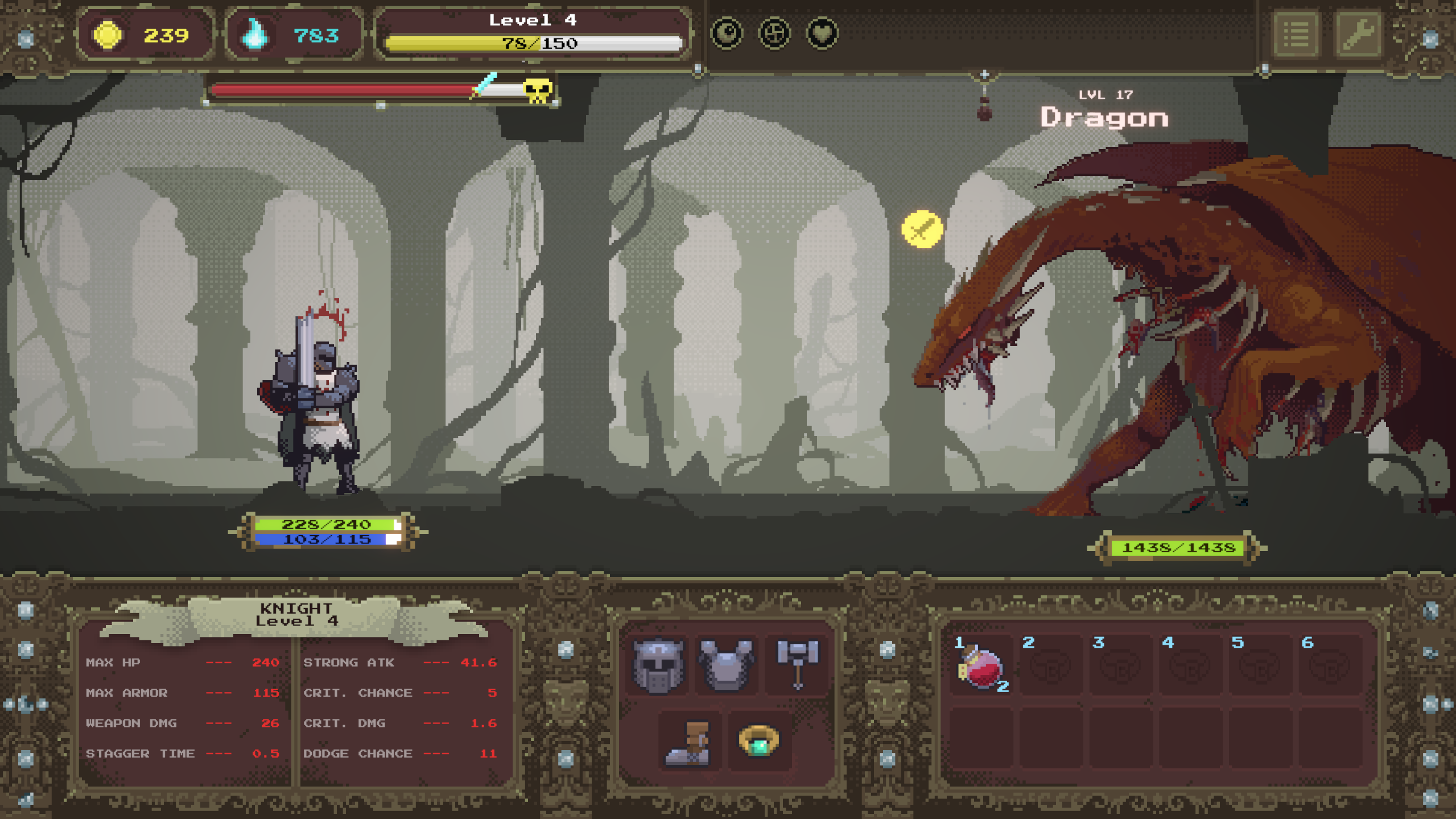Click the Level 4 experience bar
1456x819 pixels.
[532, 42]
